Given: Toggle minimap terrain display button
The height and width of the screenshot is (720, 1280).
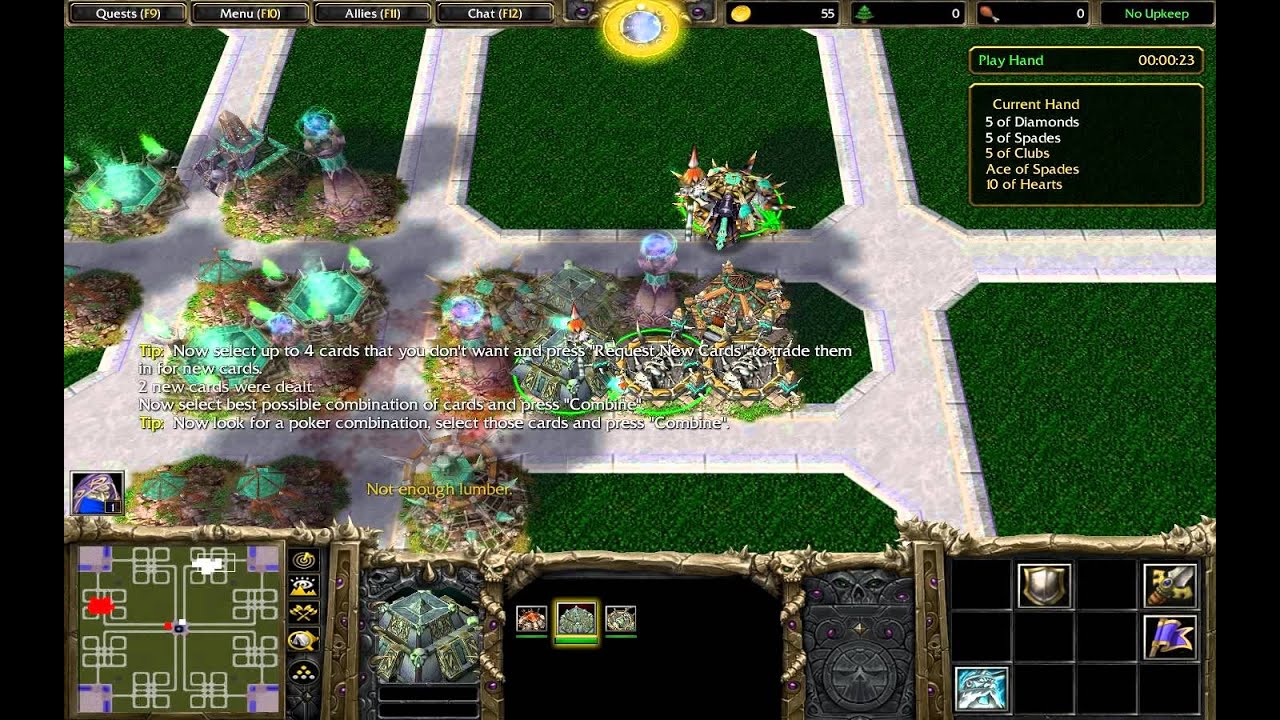Looking at the screenshot, I should point(304,587).
